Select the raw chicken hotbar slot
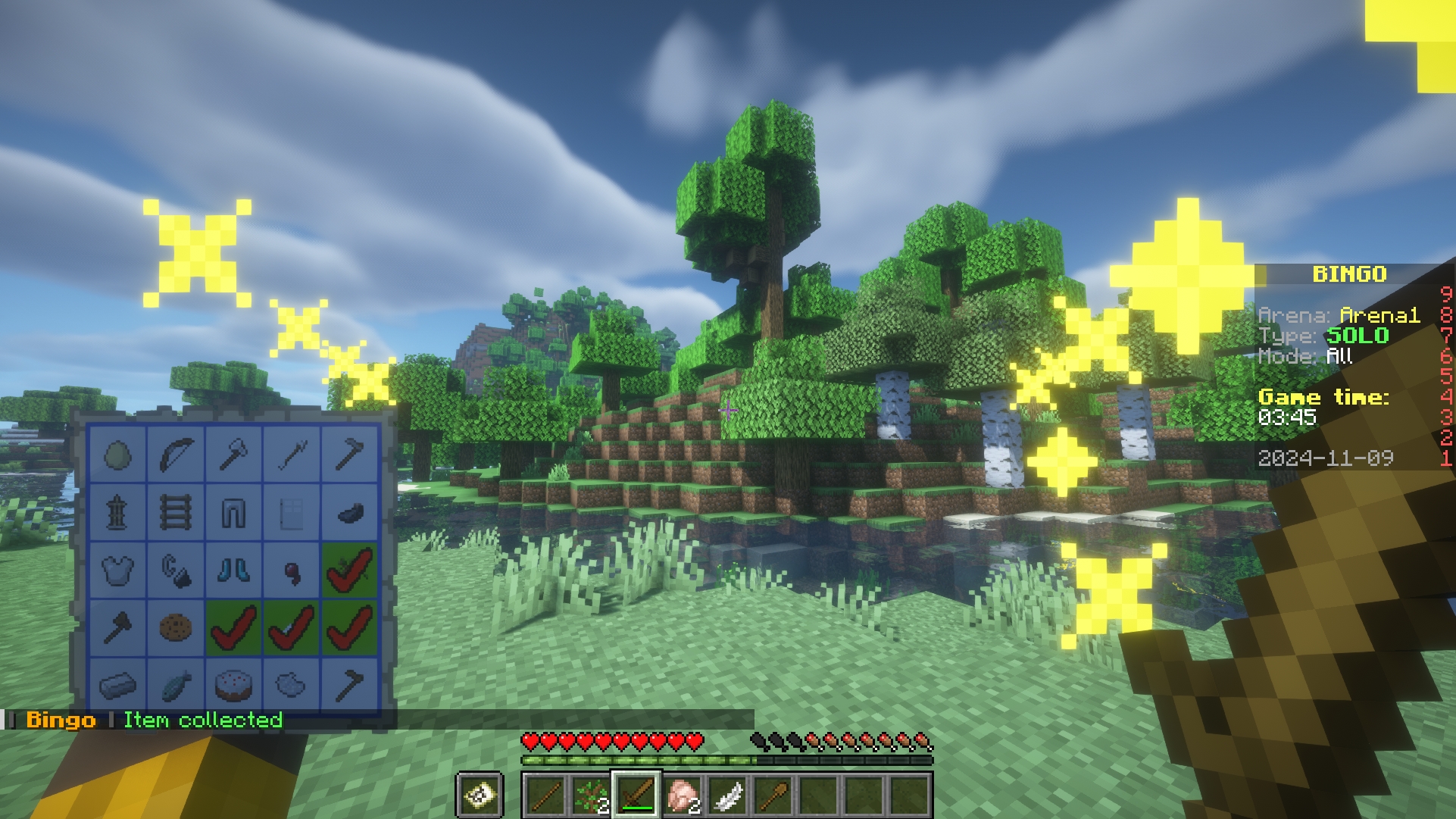 683,796
